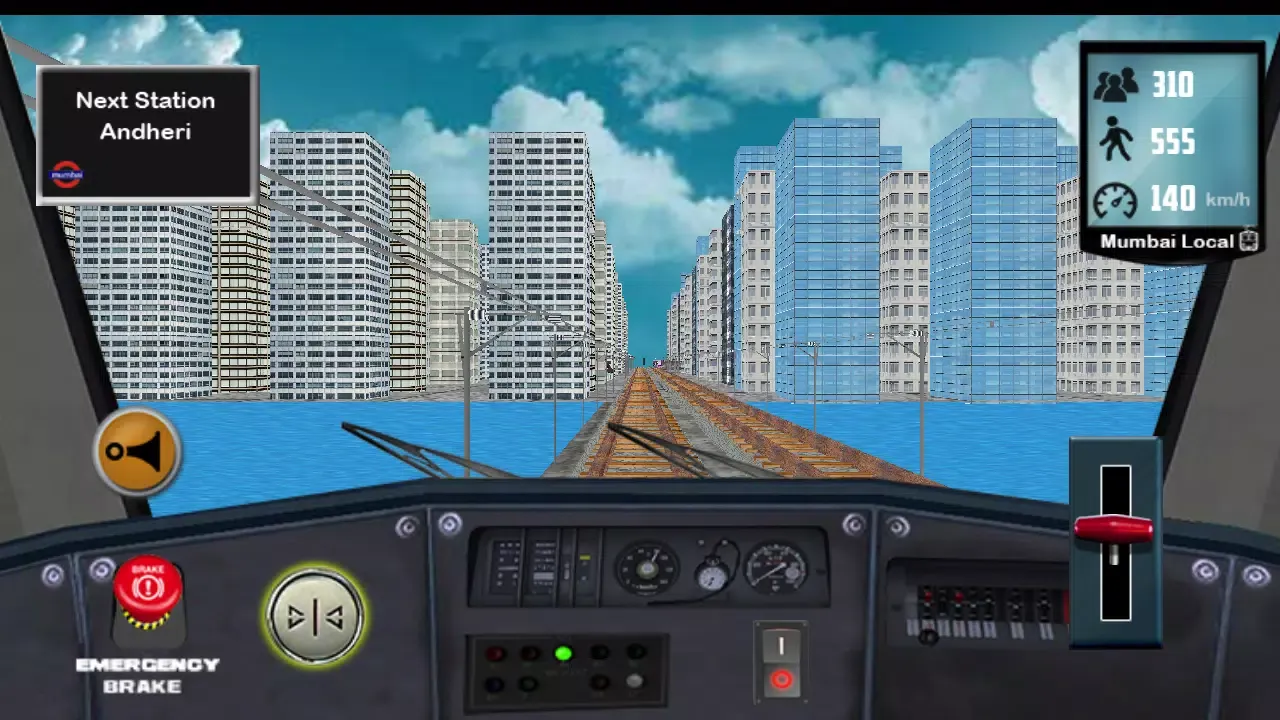Click the small train icon beside Mumbai Local label
1280x720 pixels.
[x=1248, y=241]
